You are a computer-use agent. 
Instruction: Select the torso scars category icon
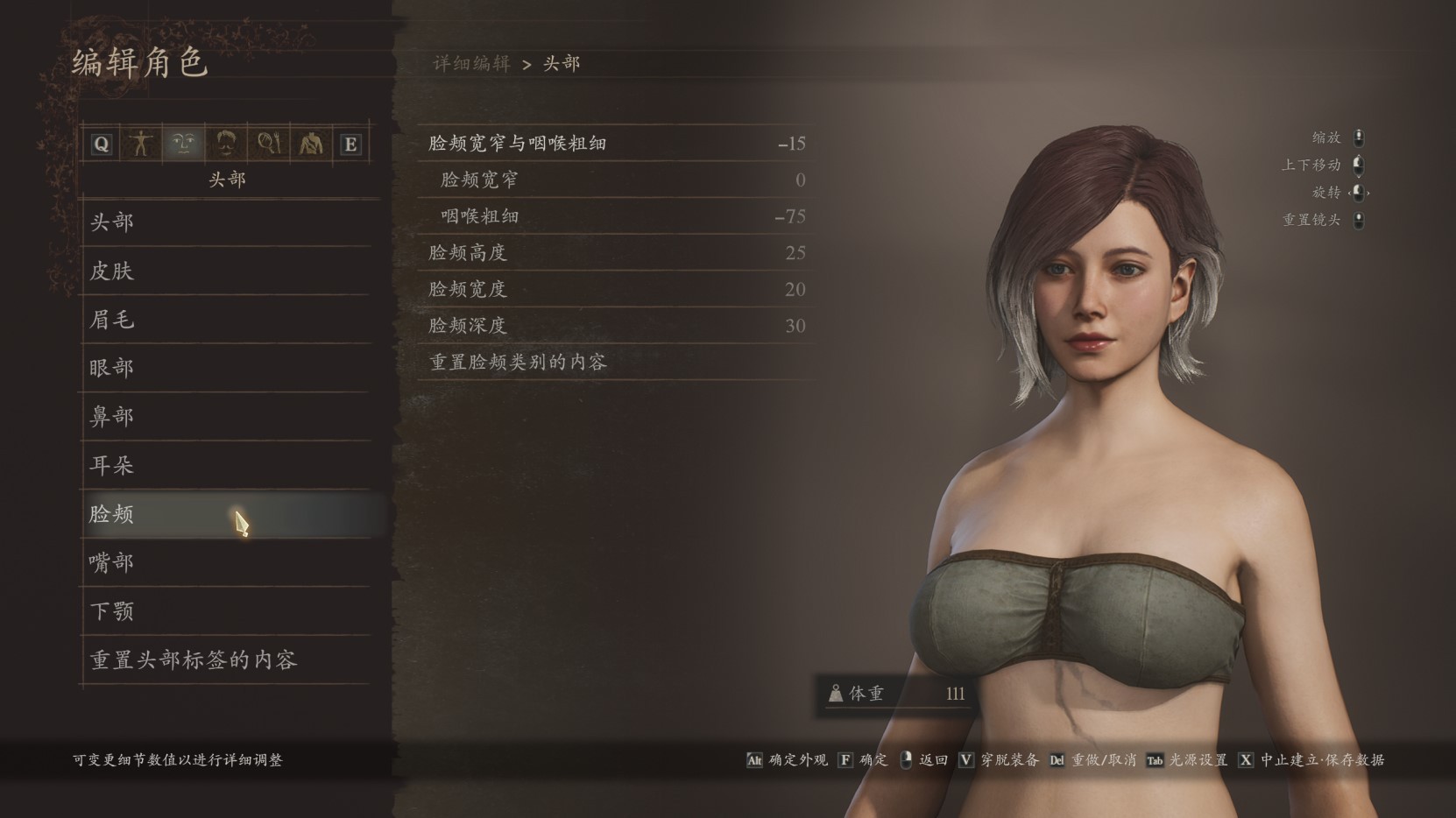pos(311,143)
